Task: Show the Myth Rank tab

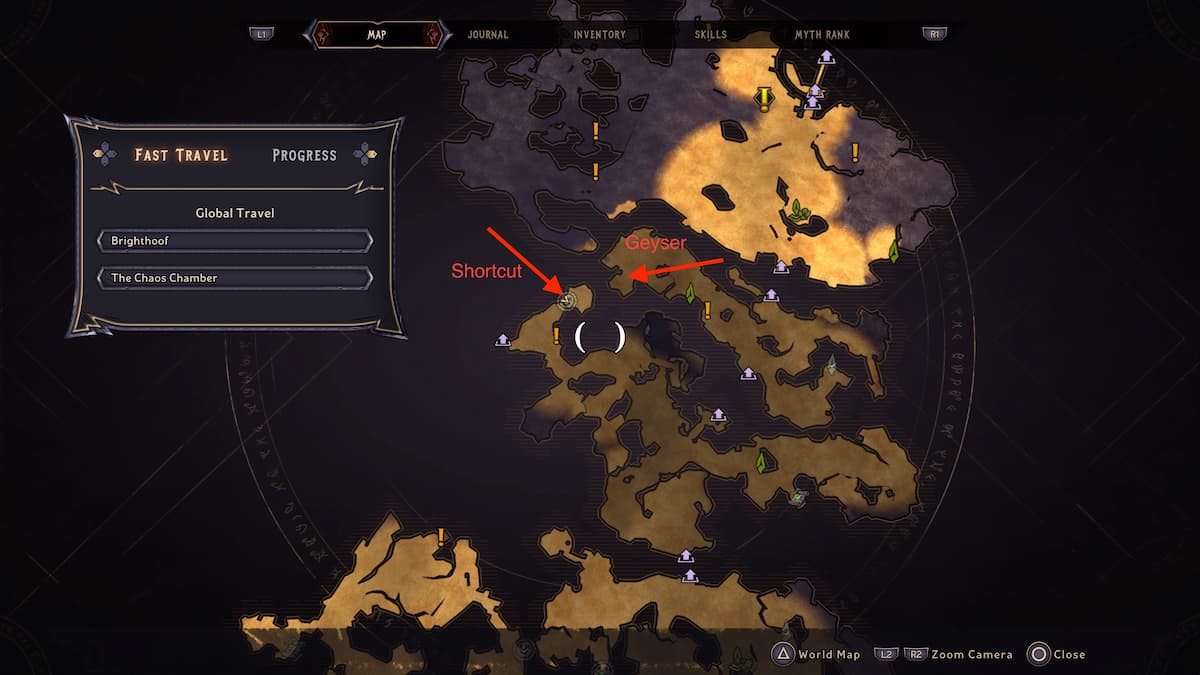Action: pyautogui.click(x=822, y=34)
